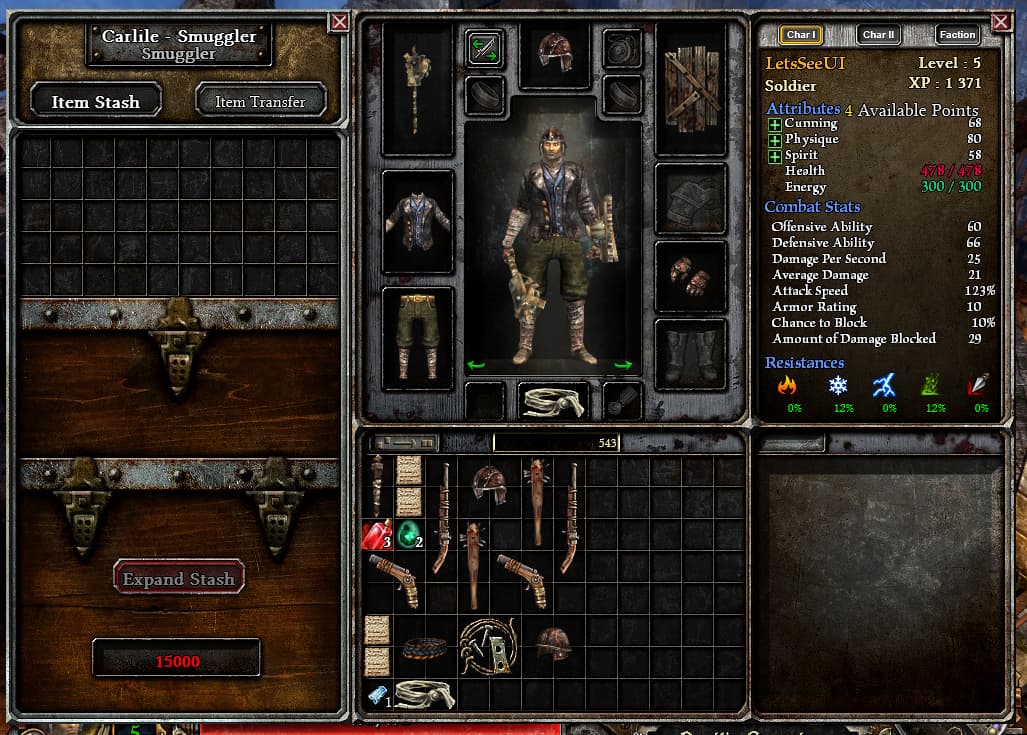Toggle the weapon swap button
This screenshot has height=735, width=1027.
coord(484,48)
